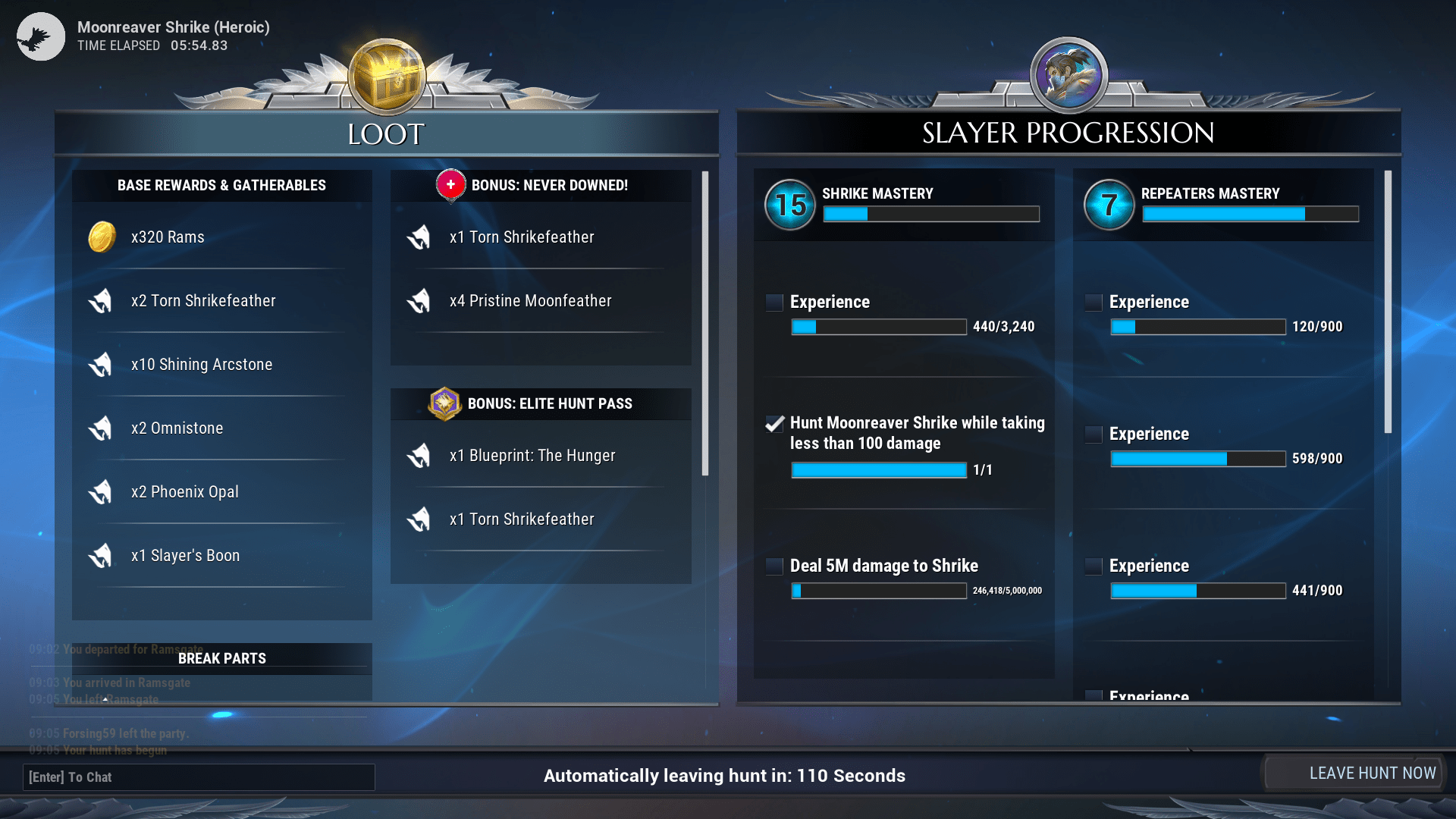Uncheck the Hunt Moonreaver Shrike challenge checkbox

773,425
